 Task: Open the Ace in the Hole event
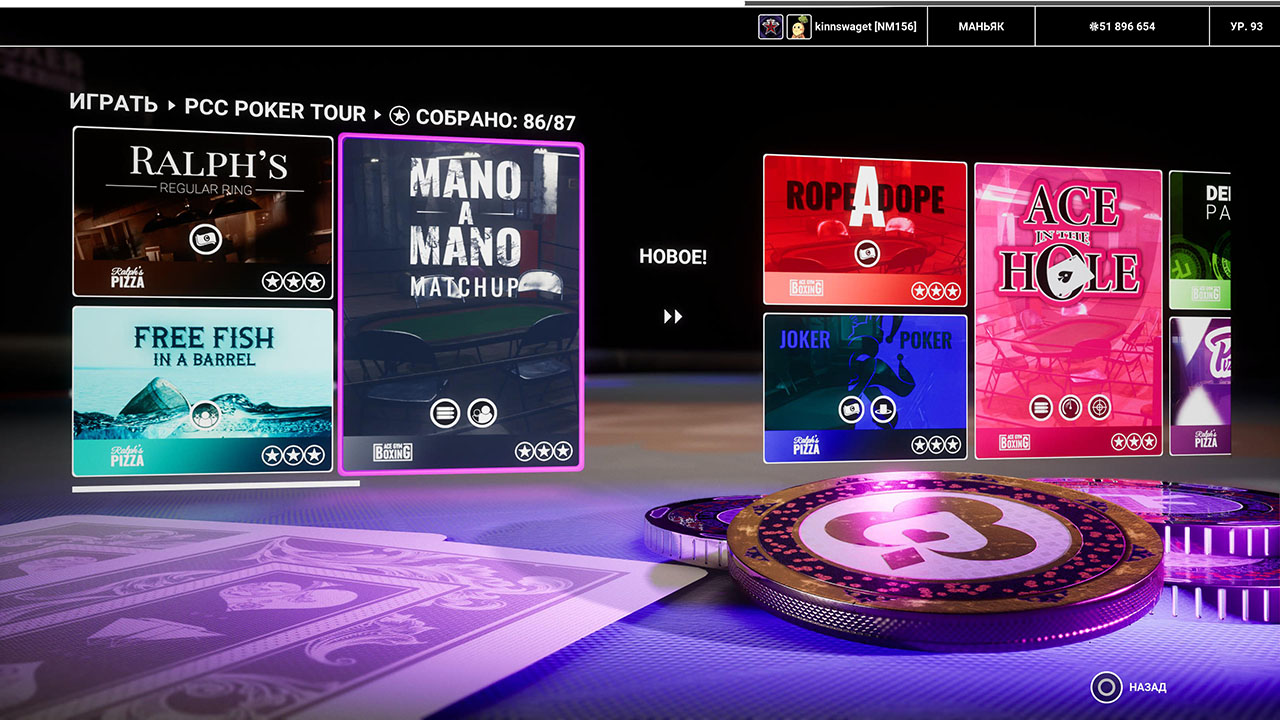pos(1067,310)
